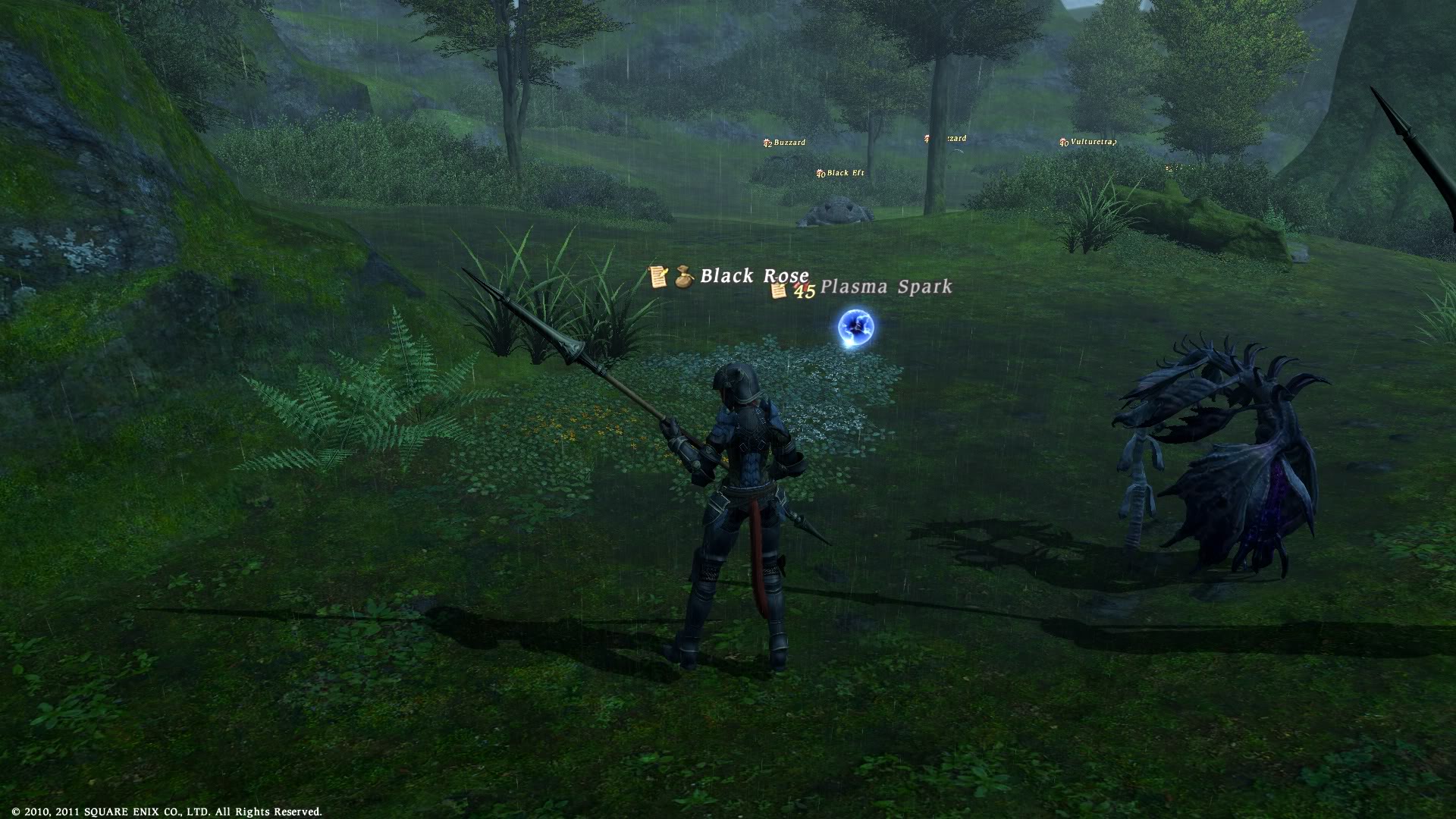Target the Plasma Spark nameplate
This screenshot has height=819, width=1456.
click(x=885, y=287)
